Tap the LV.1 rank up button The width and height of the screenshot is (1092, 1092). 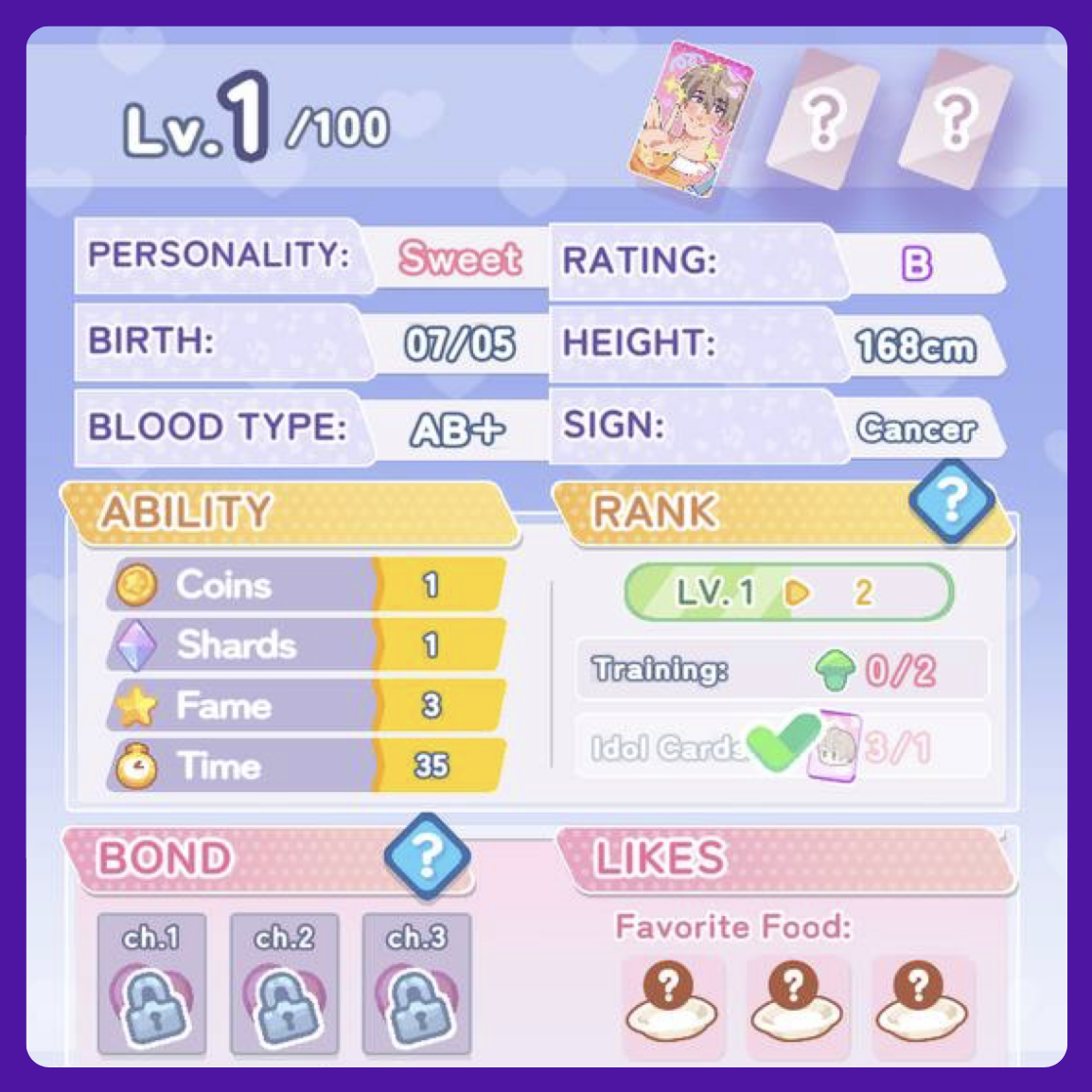tap(788, 592)
